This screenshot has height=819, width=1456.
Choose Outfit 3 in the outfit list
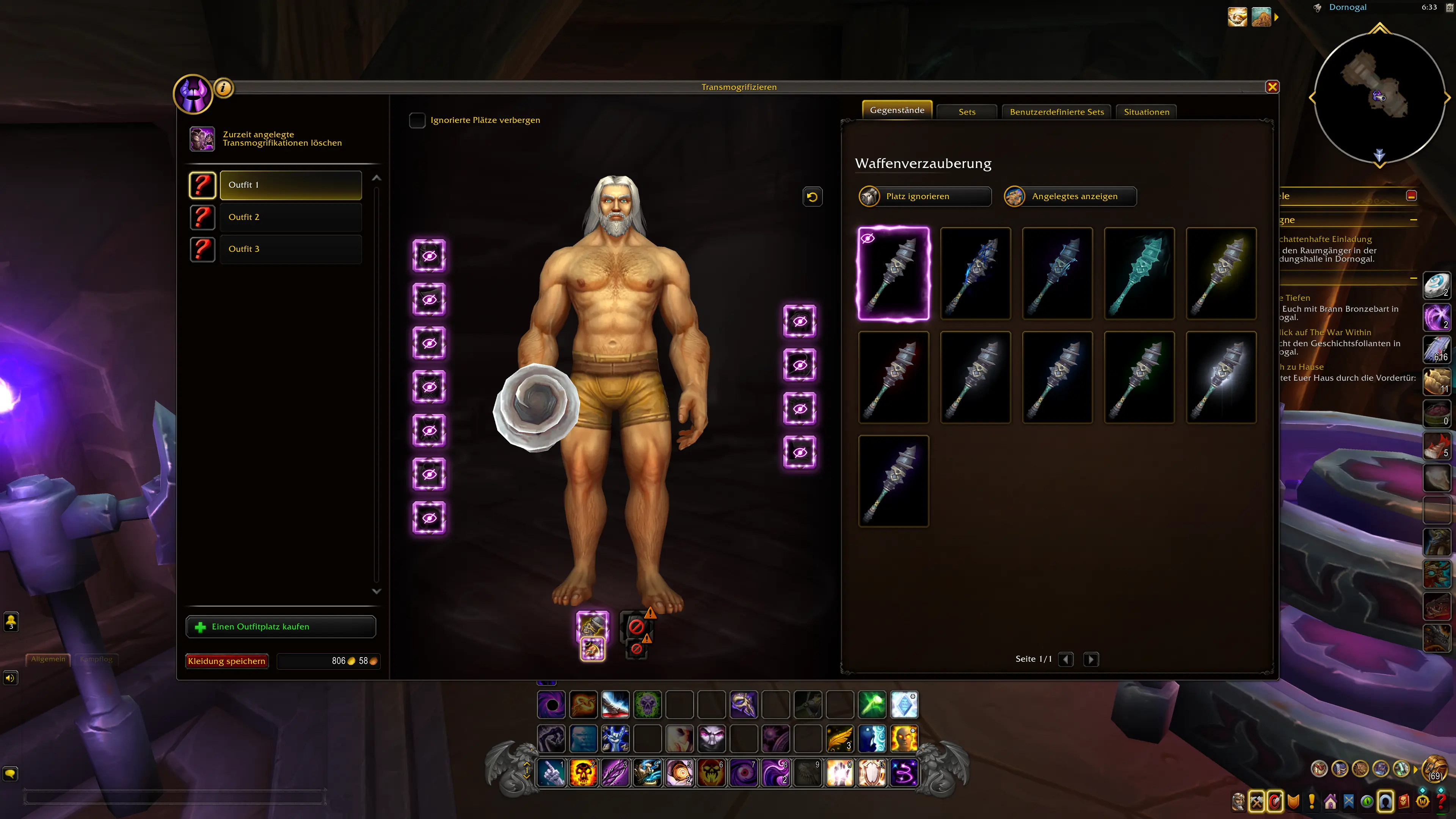point(290,249)
